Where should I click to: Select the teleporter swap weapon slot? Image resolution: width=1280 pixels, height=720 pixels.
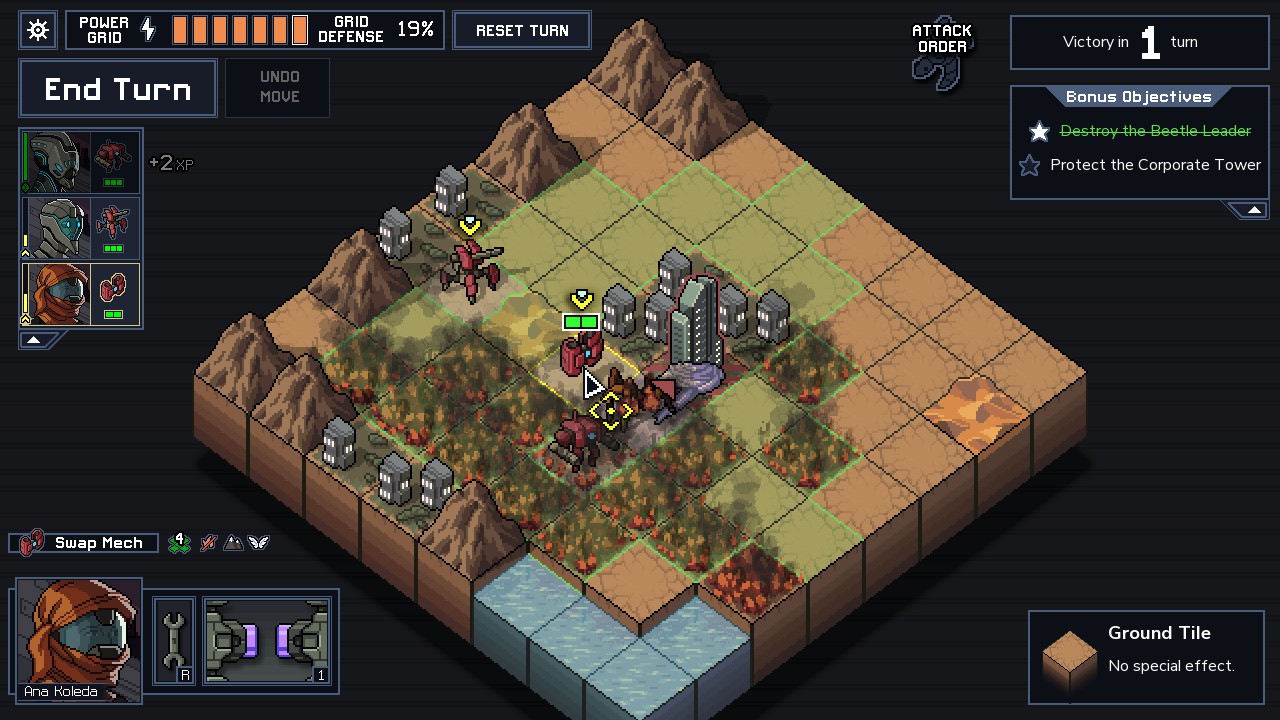[x=267, y=641]
